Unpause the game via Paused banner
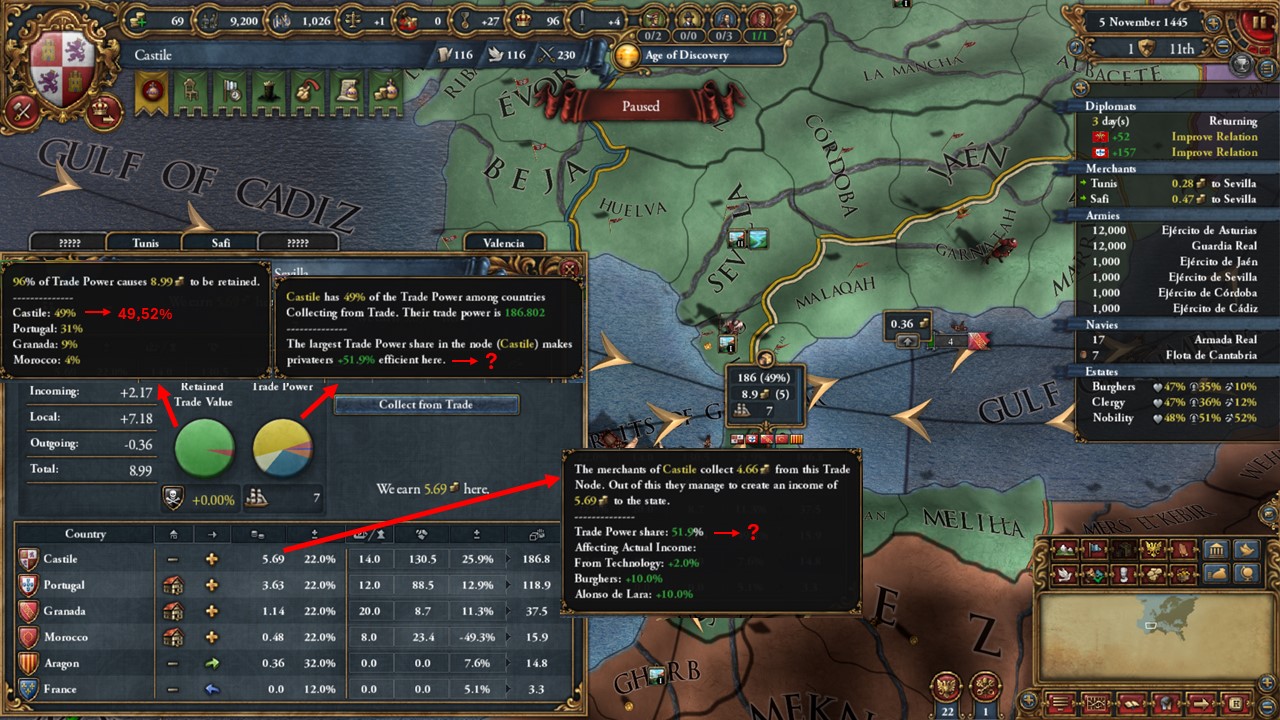1280x720 pixels. [640, 106]
